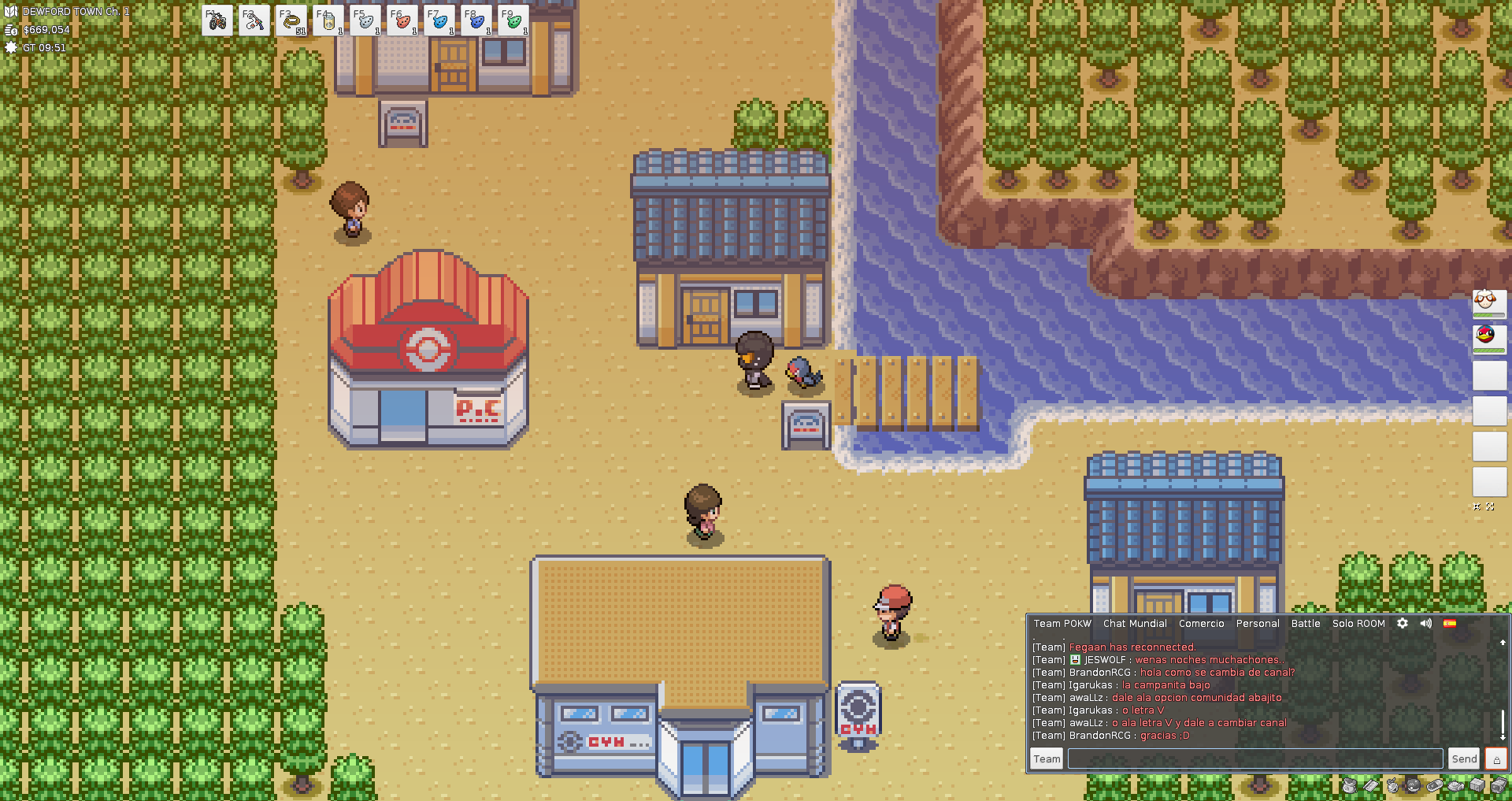Viewport: 1512px width, 801px height.
Task: Change chat language via Spanish flag
Action: click(1450, 623)
